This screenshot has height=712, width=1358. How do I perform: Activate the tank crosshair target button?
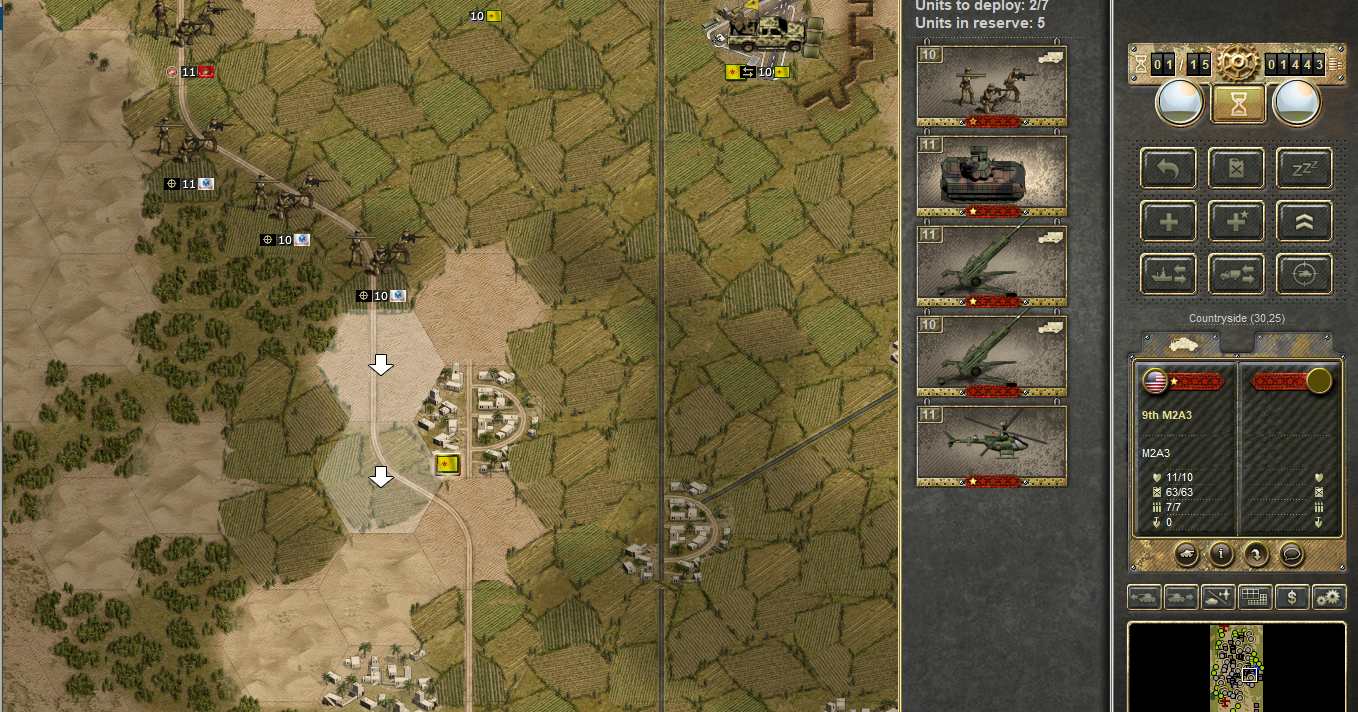(1304, 273)
